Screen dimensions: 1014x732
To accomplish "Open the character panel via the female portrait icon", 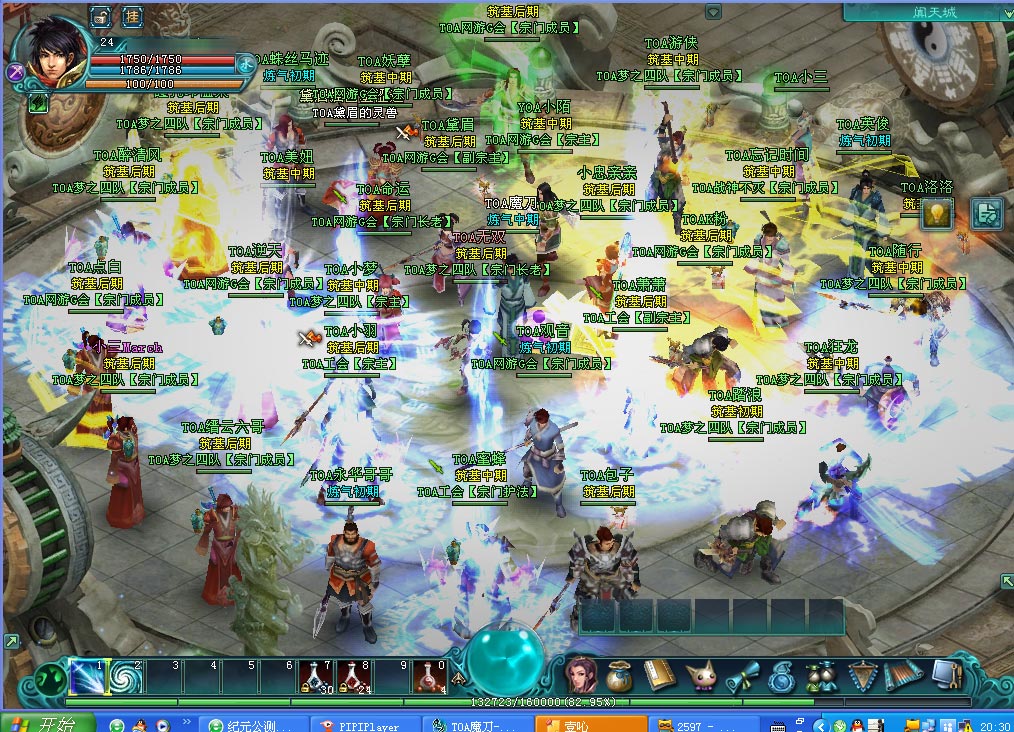I will (581, 676).
